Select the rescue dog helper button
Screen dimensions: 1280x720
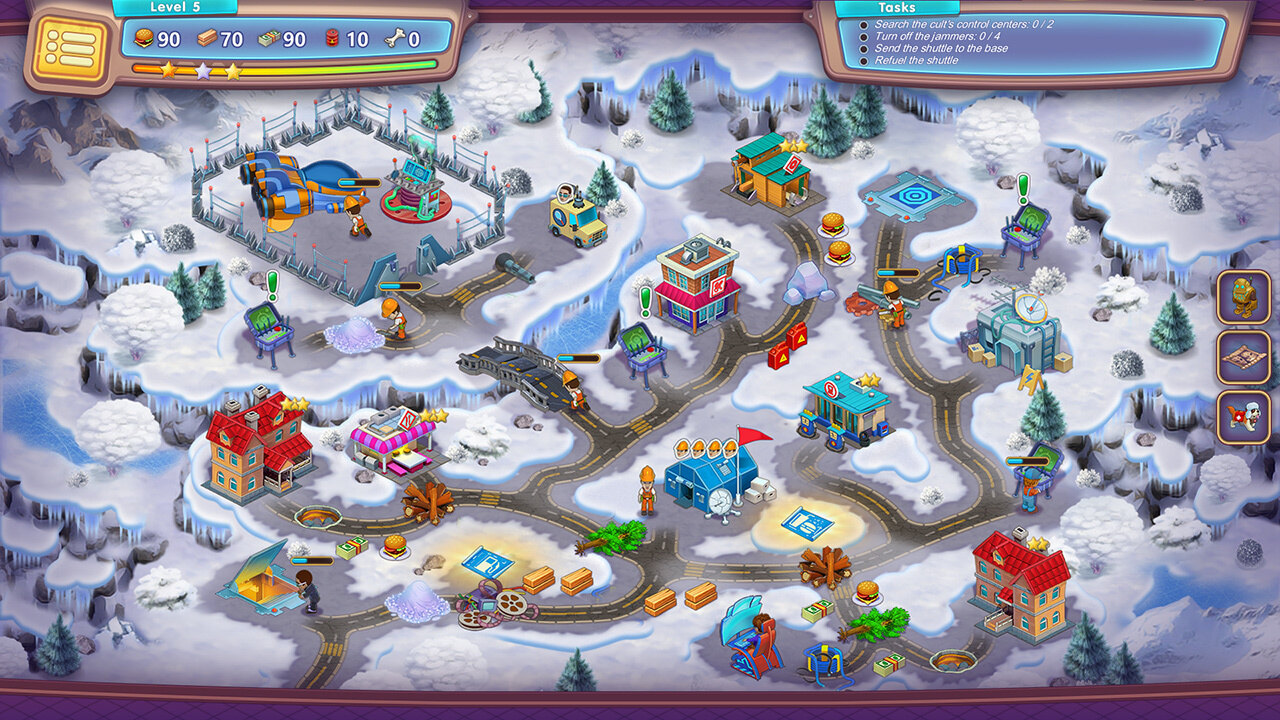click(x=1244, y=417)
